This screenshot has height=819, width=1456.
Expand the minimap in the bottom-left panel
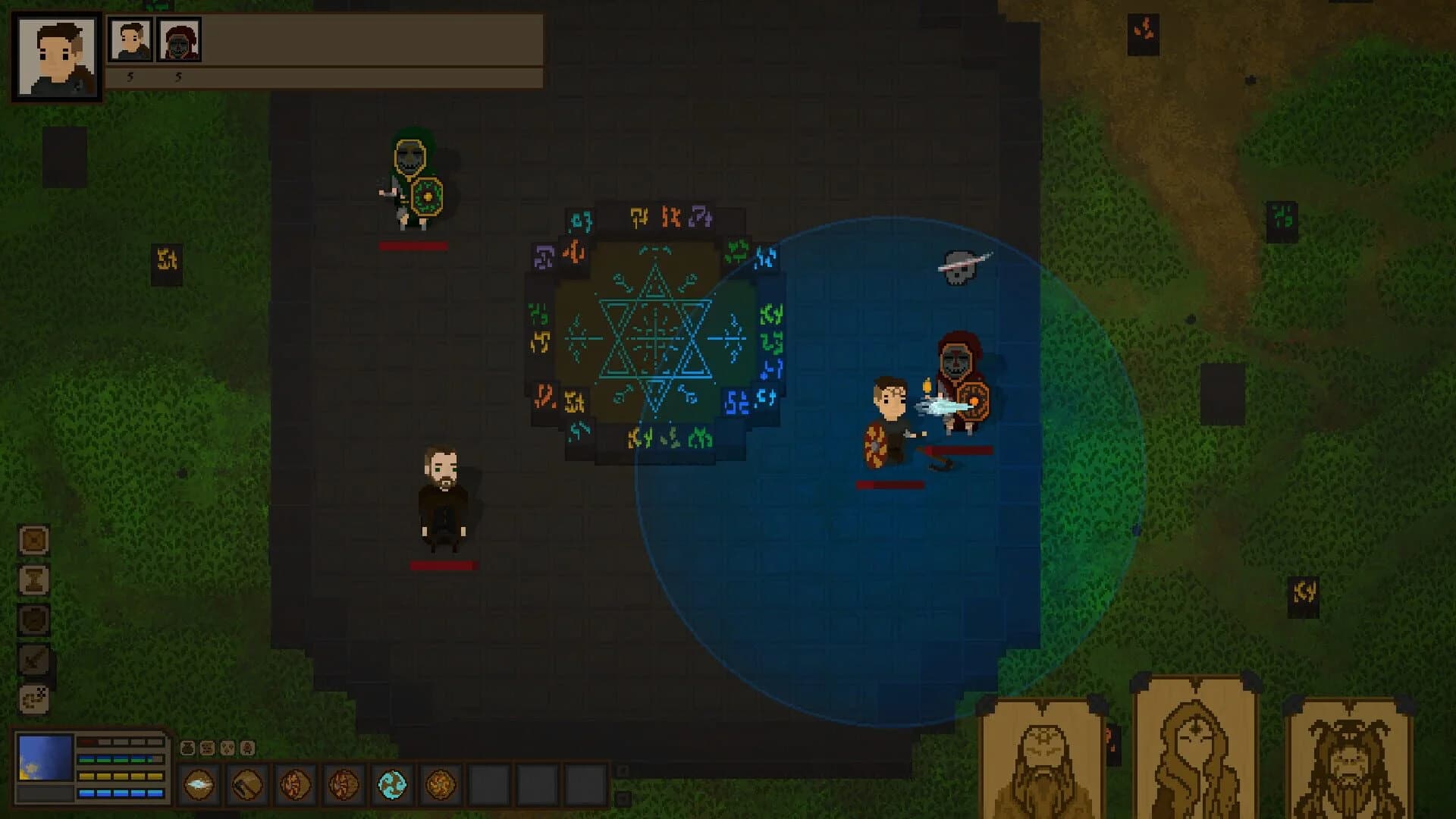click(x=44, y=756)
